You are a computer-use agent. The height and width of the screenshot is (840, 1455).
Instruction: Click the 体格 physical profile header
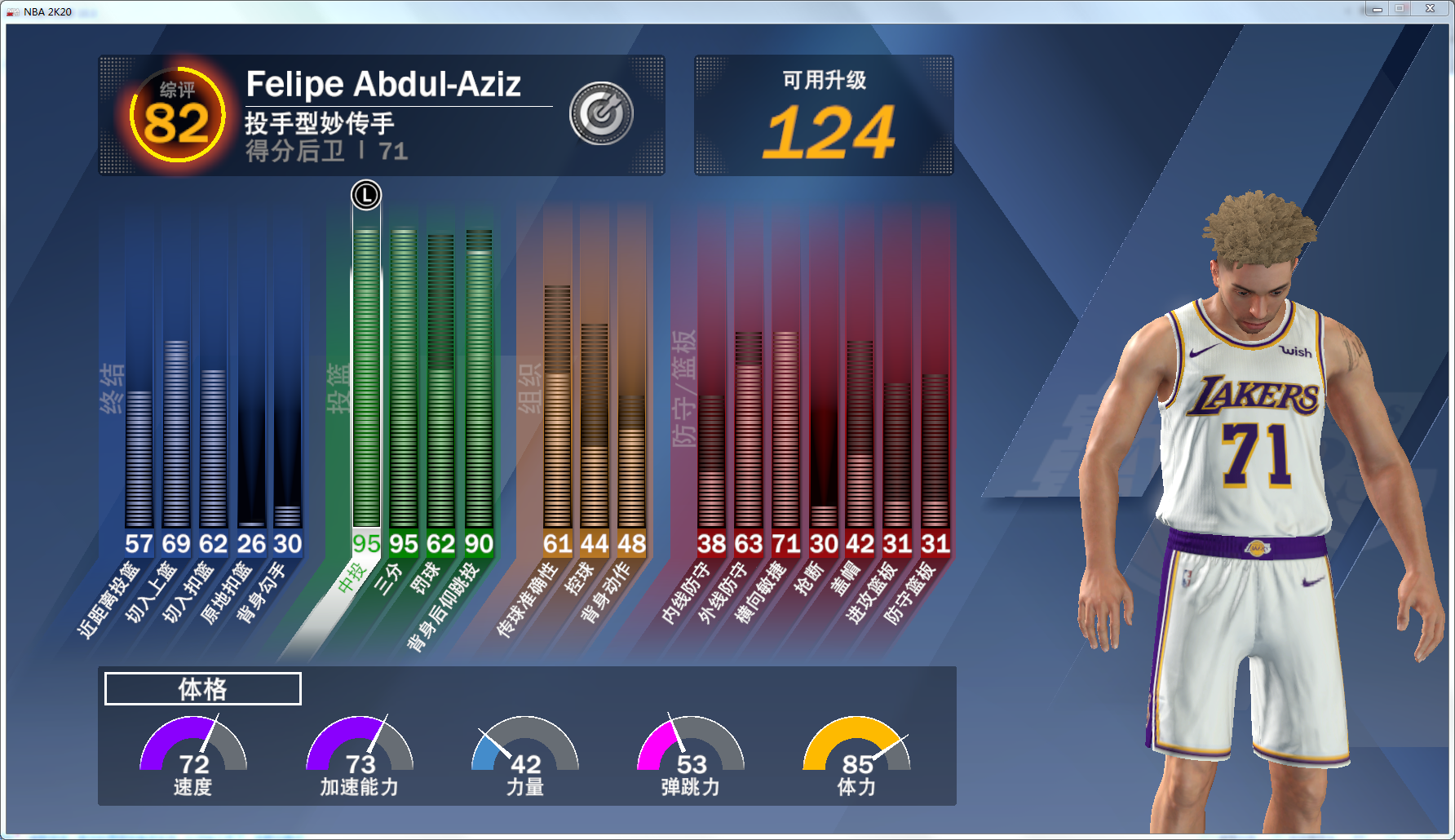(x=202, y=688)
